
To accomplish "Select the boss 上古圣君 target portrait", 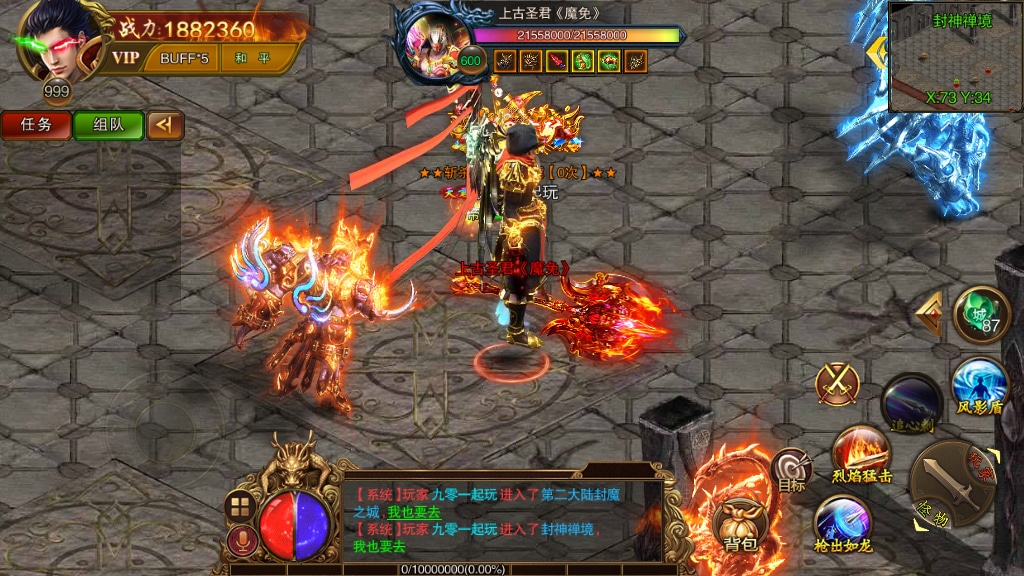I will point(435,45).
